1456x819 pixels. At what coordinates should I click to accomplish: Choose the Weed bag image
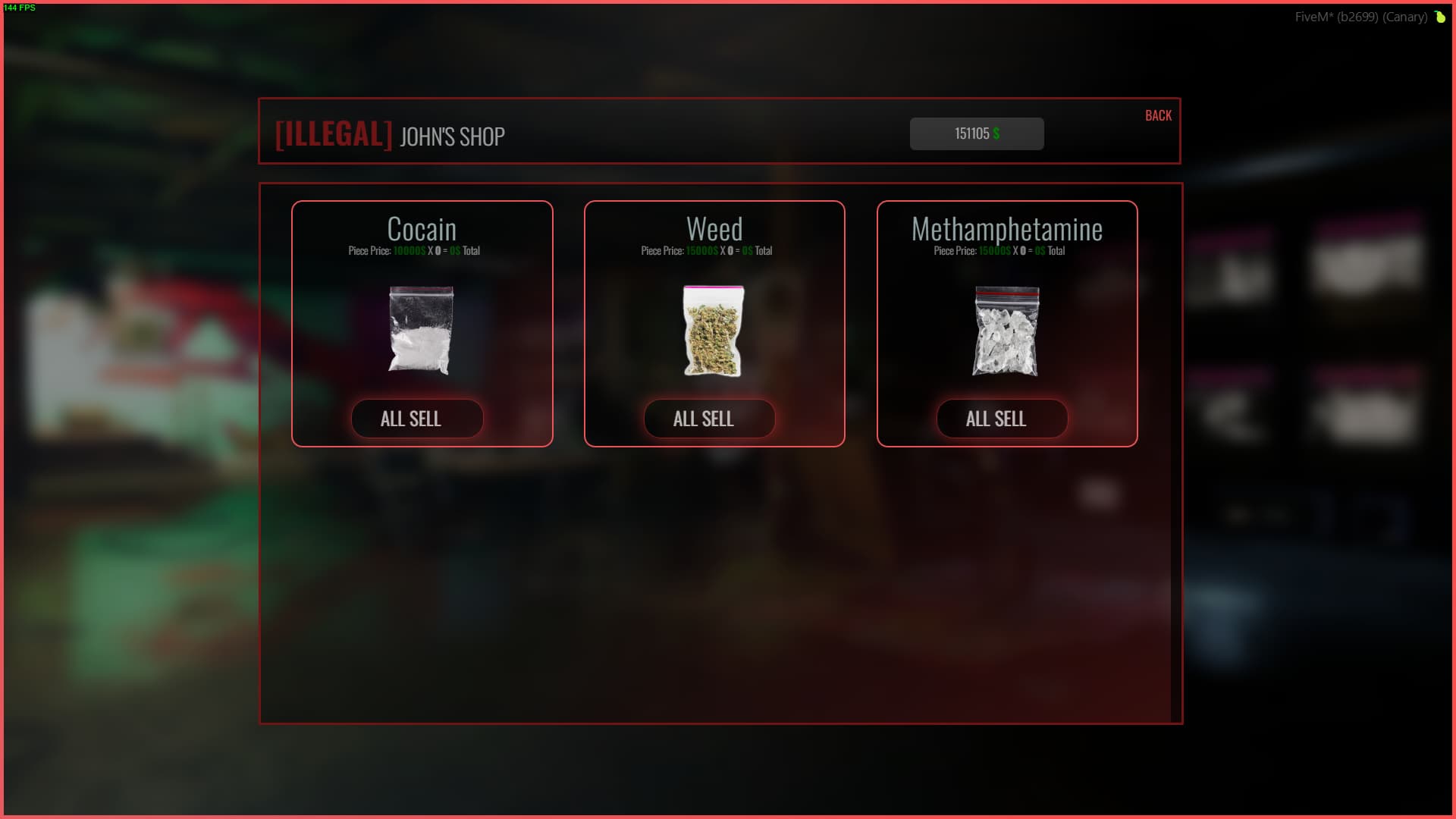point(714,331)
